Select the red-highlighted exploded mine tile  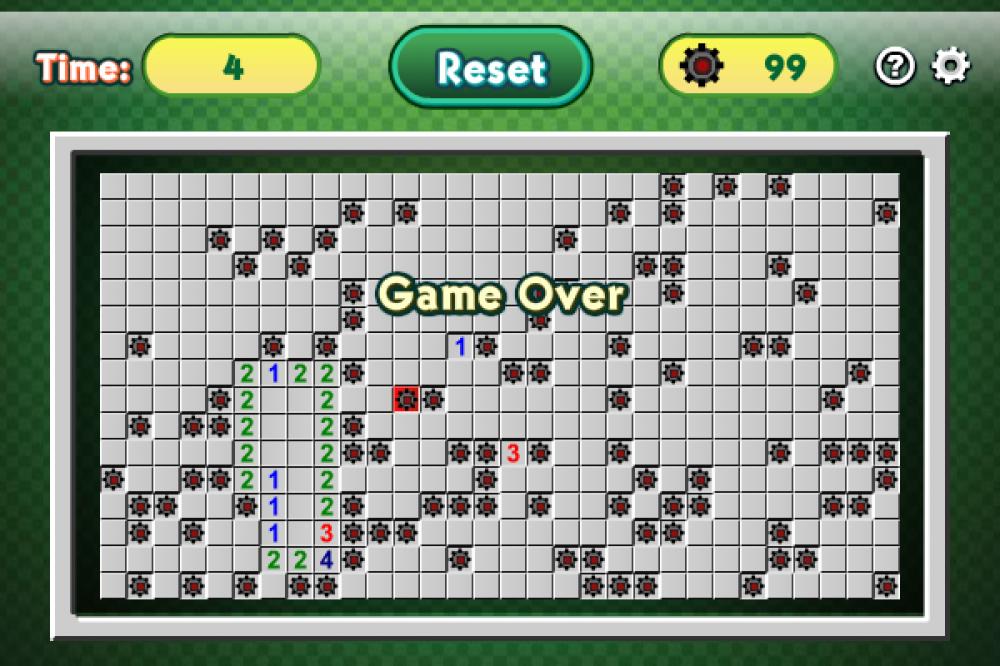[406, 399]
